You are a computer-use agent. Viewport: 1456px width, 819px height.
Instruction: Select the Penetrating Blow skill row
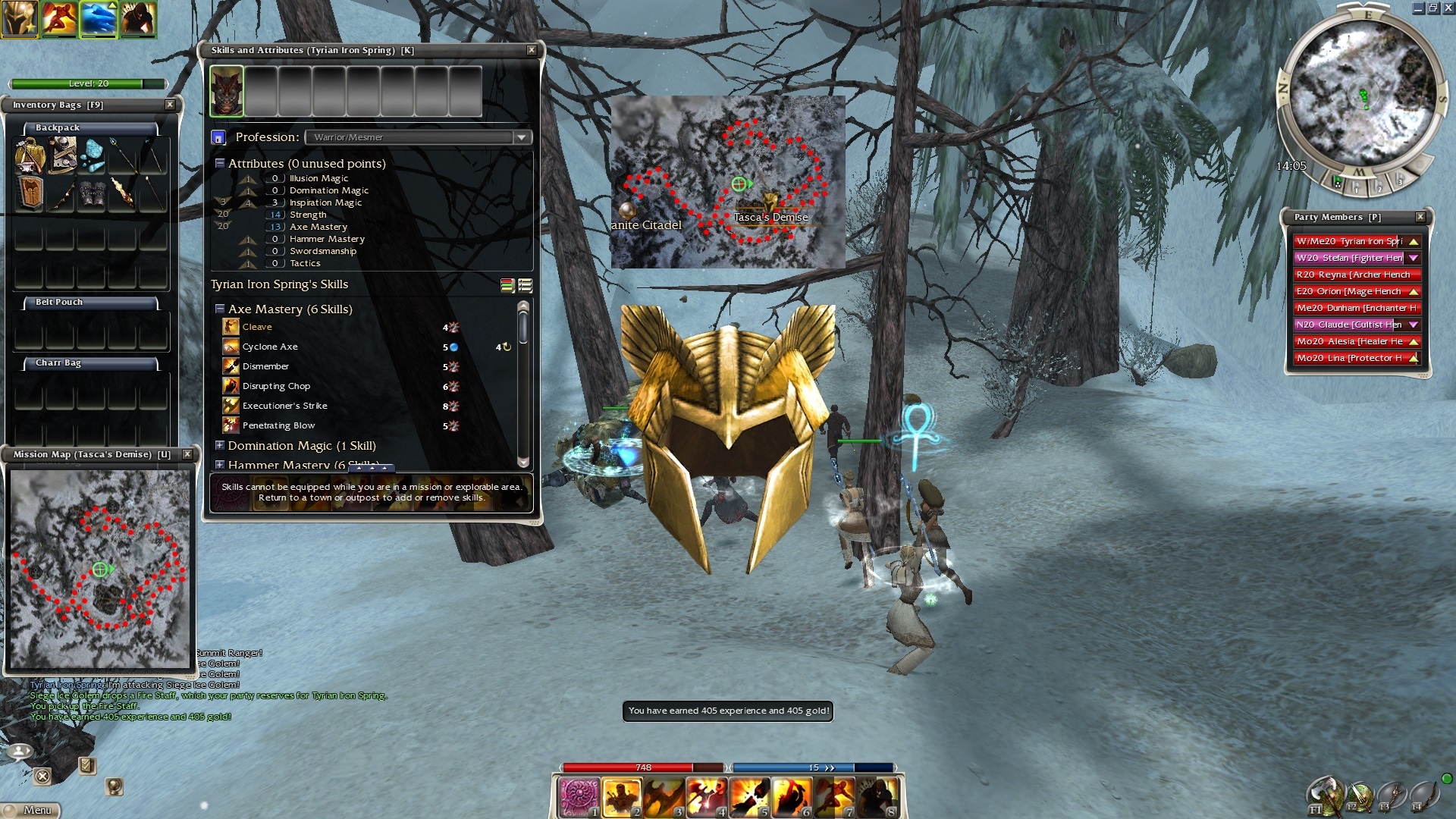click(278, 425)
